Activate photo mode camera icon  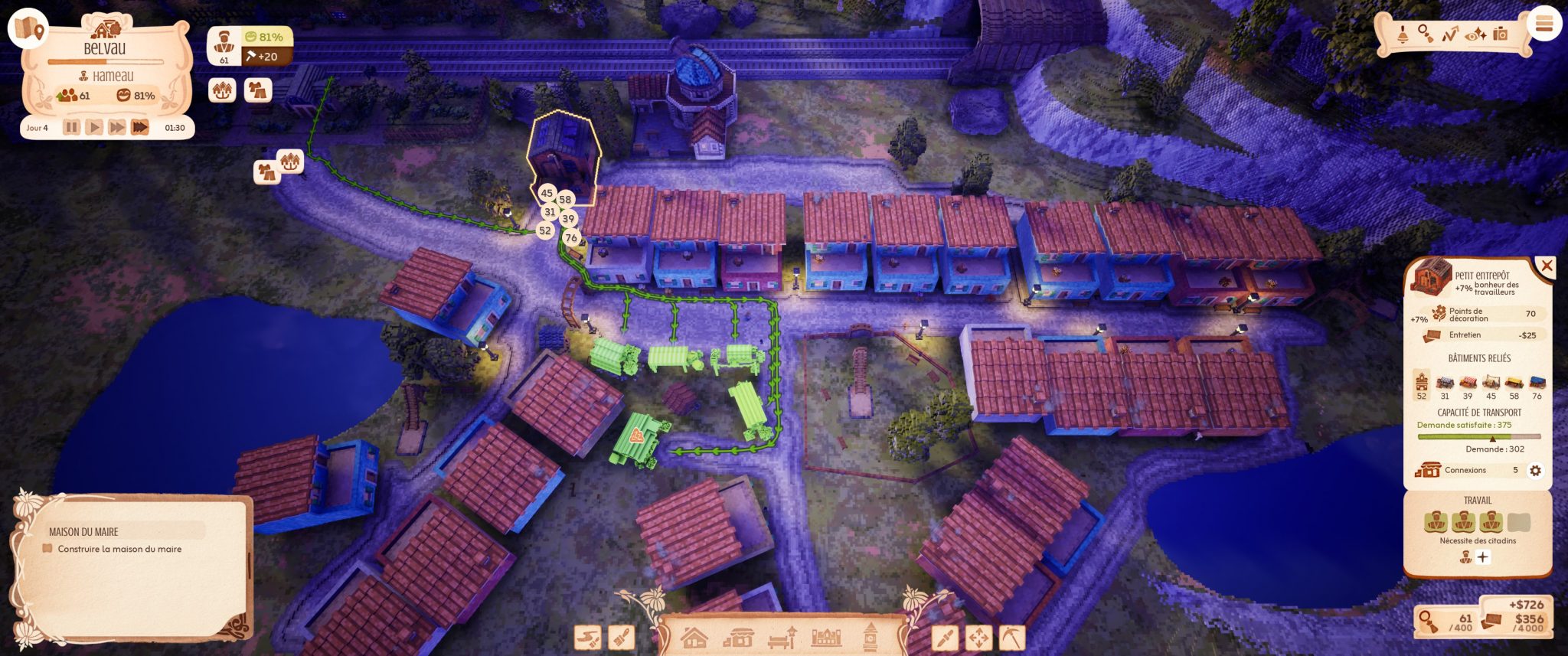click(1501, 34)
